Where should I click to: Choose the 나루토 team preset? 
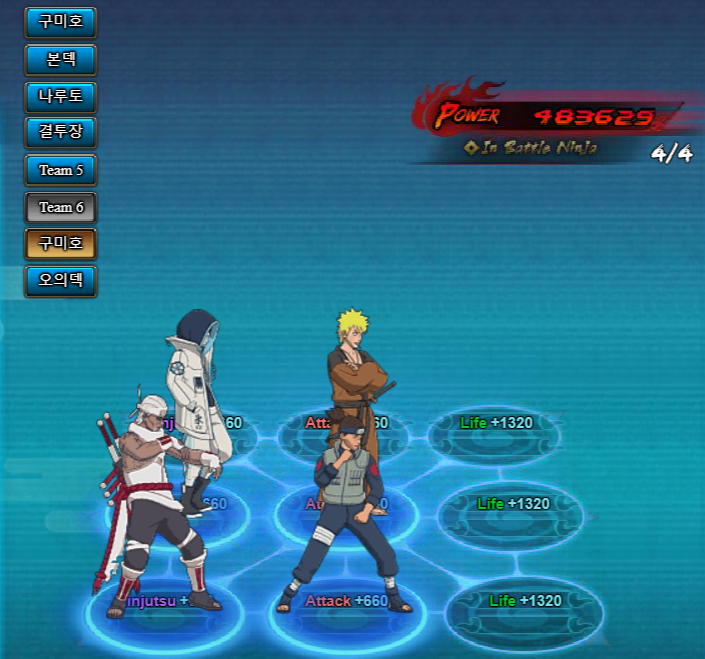point(60,97)
